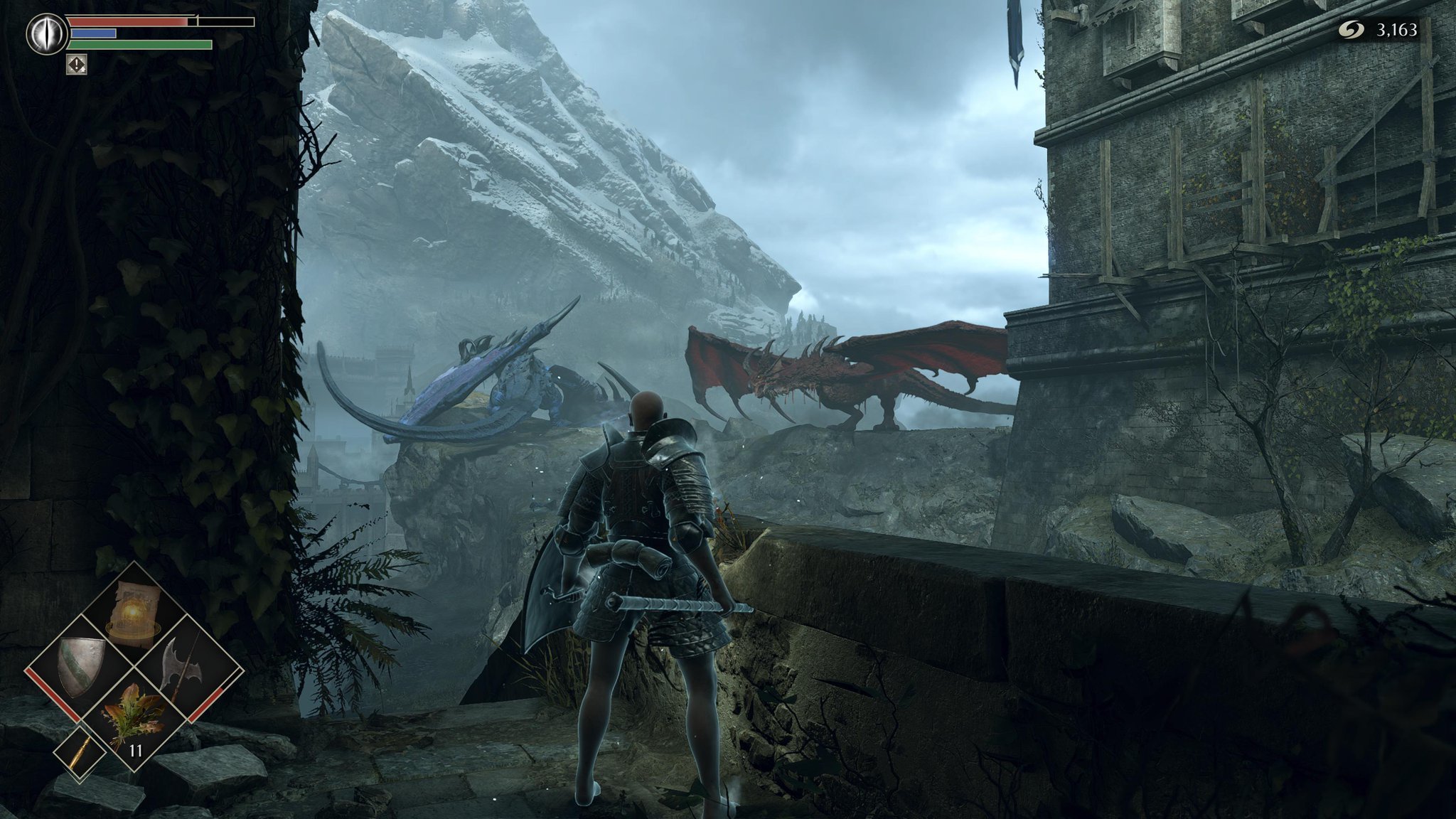Screen dimensions: 1456x819
Task: Click the exclamation mark status icon
Action: pos(77,65)
